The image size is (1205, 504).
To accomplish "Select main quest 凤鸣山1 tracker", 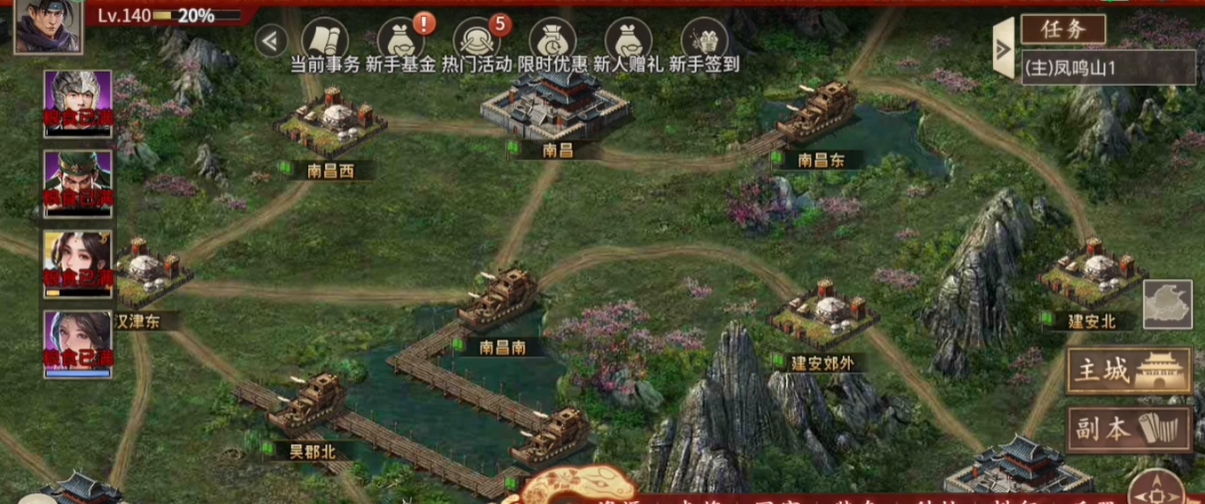I will (1107, 67).
